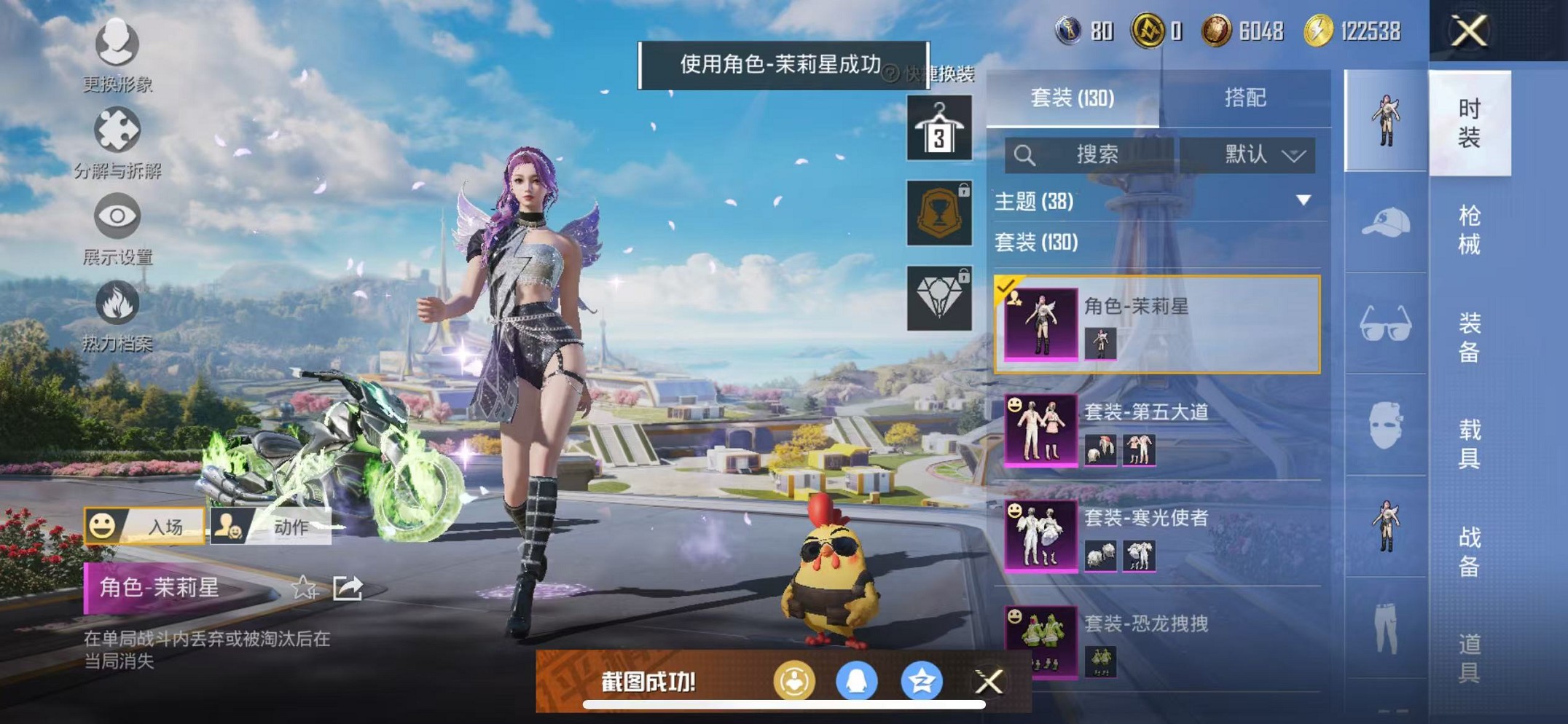Click the locked trophy emblem icon
The image size is (1568, 724).
pyautogui.click(x=938, y=213)
